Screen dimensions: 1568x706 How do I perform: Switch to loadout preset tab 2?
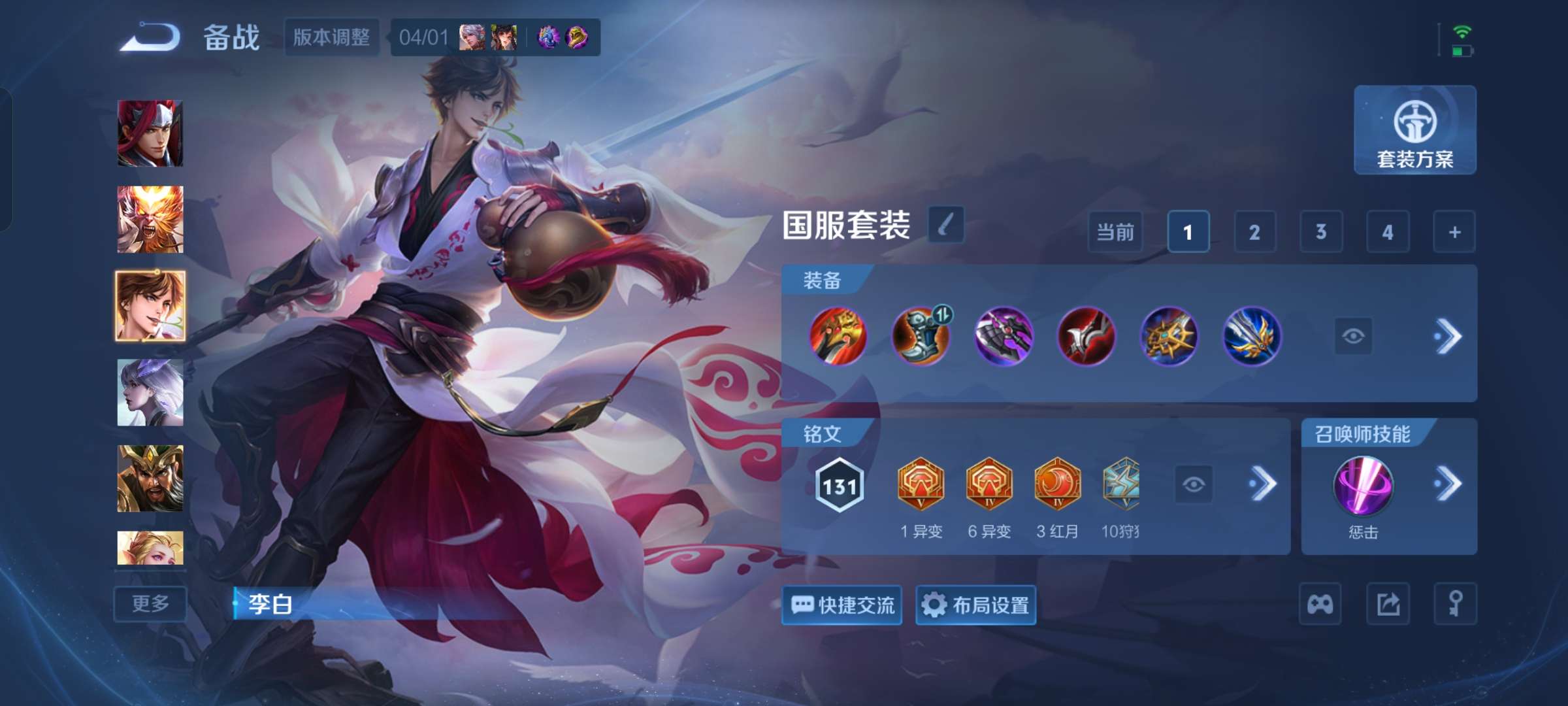click(1255, 231)
